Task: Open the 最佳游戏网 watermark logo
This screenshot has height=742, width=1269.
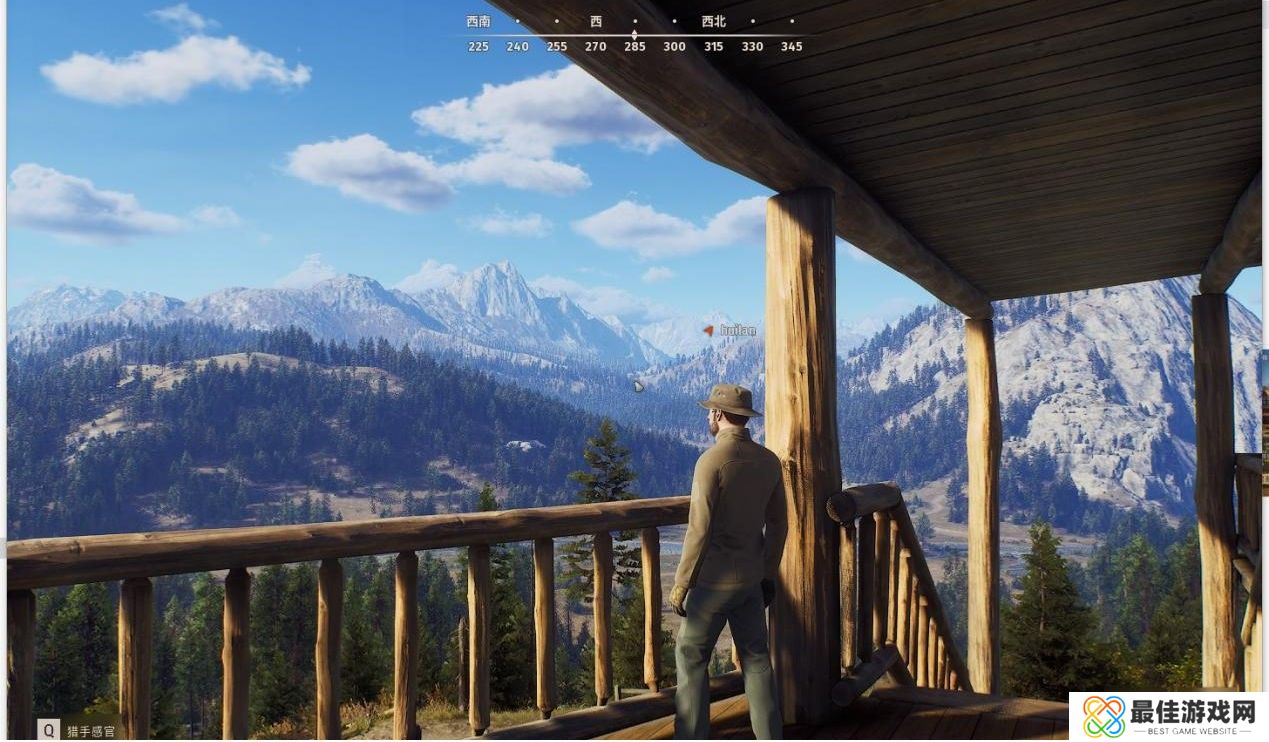Action: point(1167,716)
